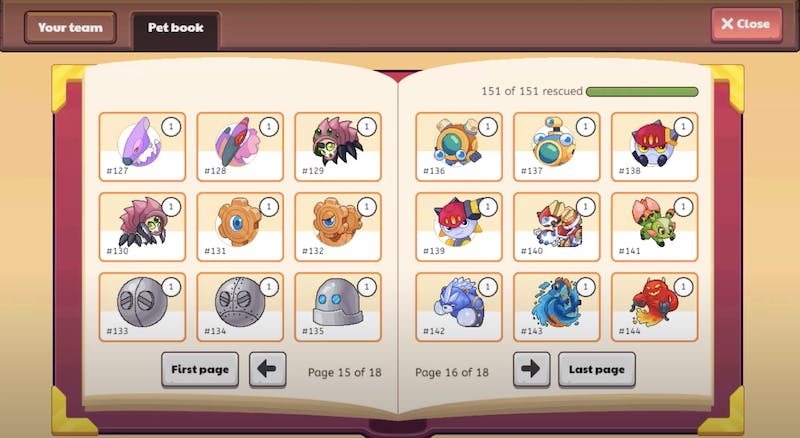Turn to the previous page with left arrow

pyautogui.click(x=267, y=369)
